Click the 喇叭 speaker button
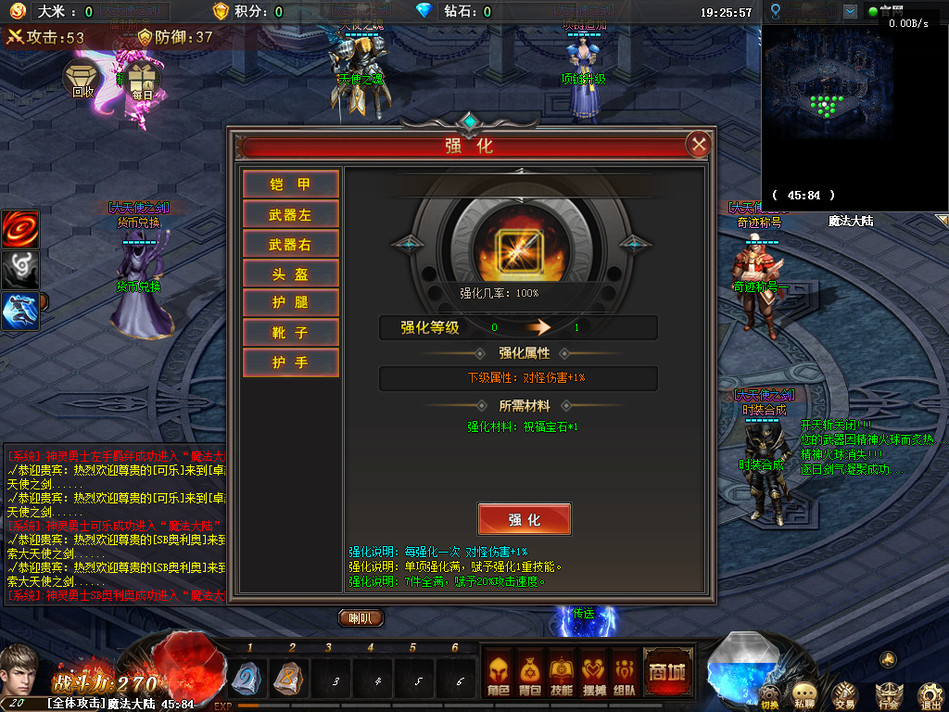The width and height of the screenshot is (949, 712). click(x=360, y=618)
